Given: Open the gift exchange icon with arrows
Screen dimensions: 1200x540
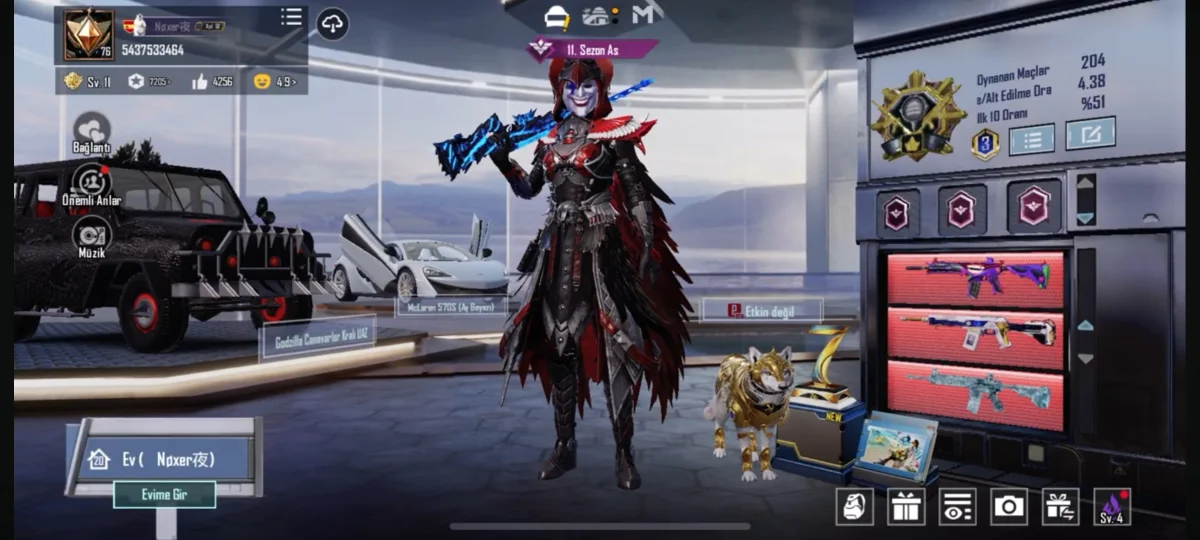Looking at the screenshot, I should click(1060, 507).
